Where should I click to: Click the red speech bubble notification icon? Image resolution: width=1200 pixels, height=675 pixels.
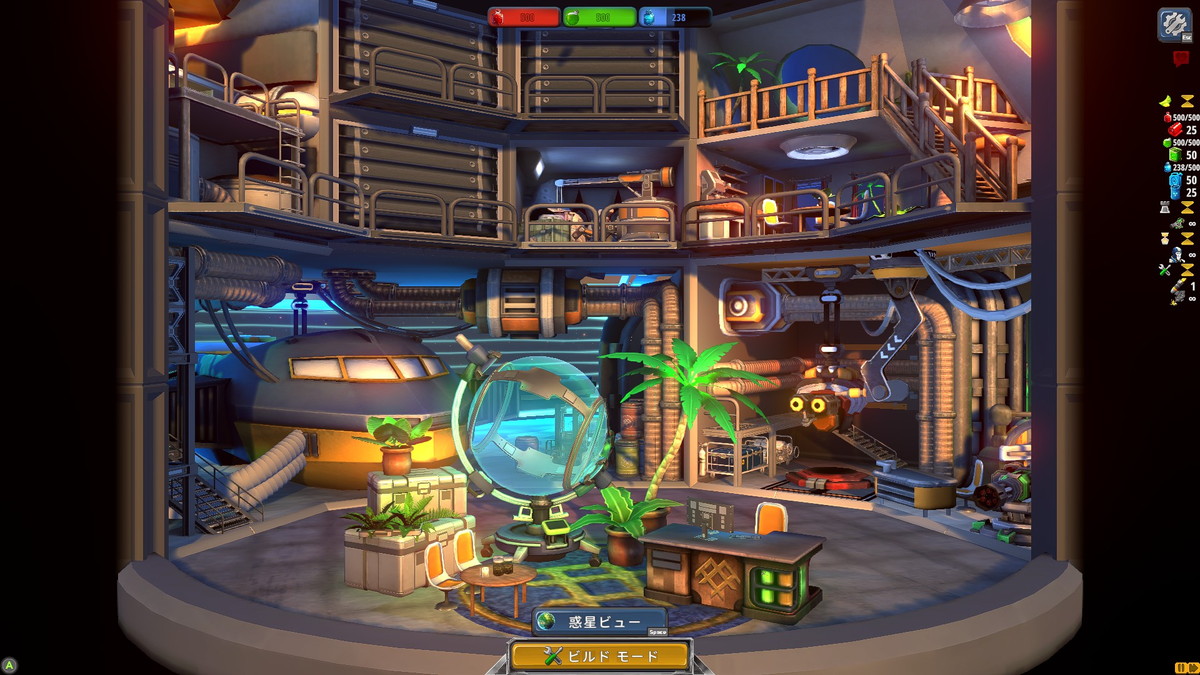(x=1180, y=59)
